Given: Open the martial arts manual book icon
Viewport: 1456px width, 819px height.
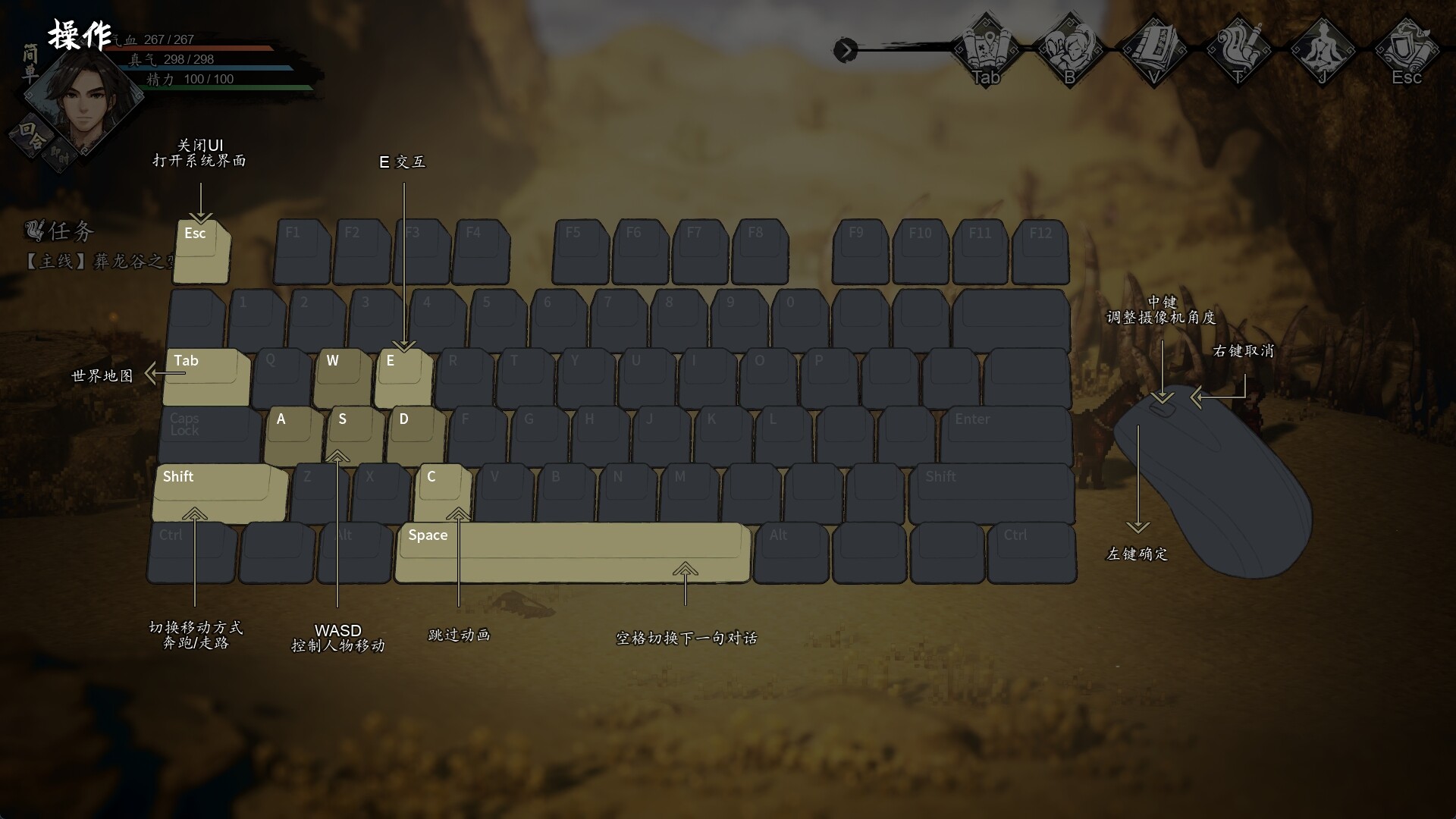Looking at the screenshot, I should pyautogui.click(x=1153, y=49).
